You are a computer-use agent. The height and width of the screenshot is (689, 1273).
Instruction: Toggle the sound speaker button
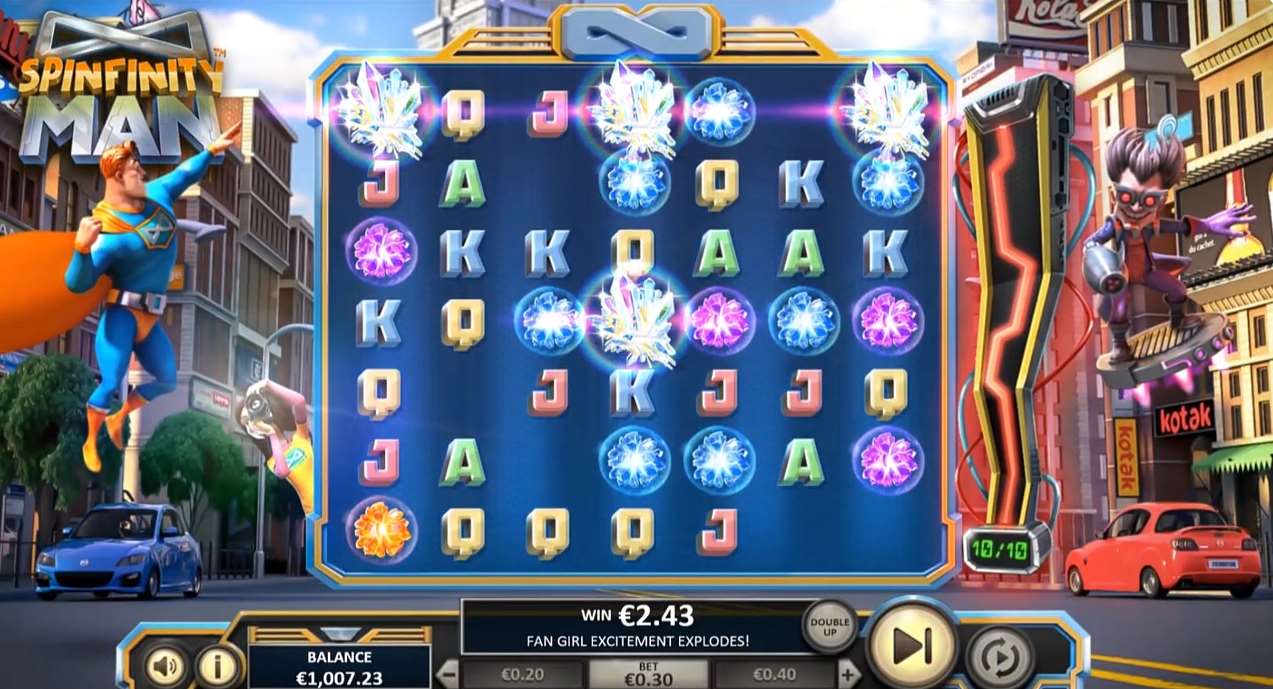tap(168, 665)
